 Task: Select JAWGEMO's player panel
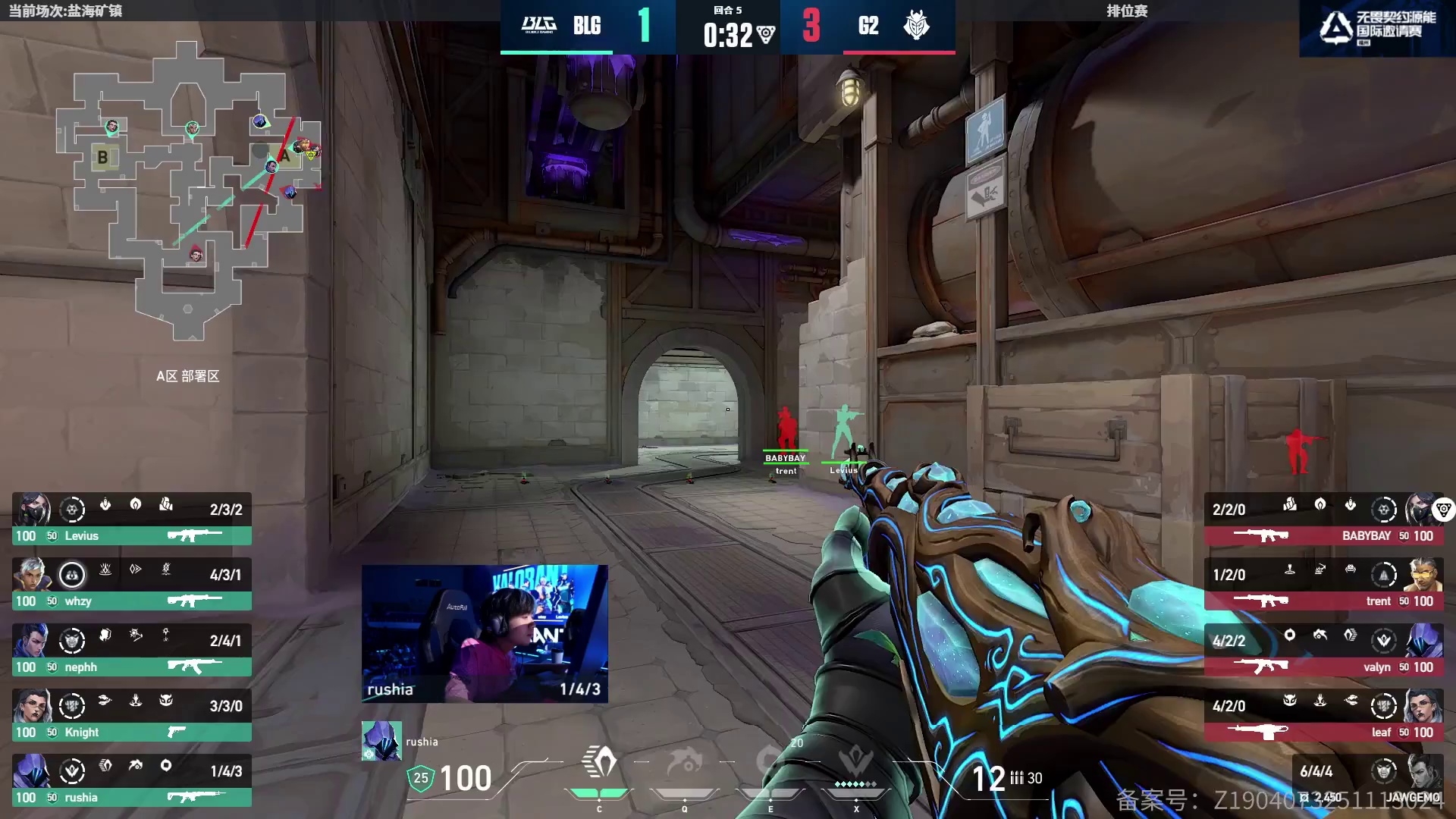coord(1367,781)
